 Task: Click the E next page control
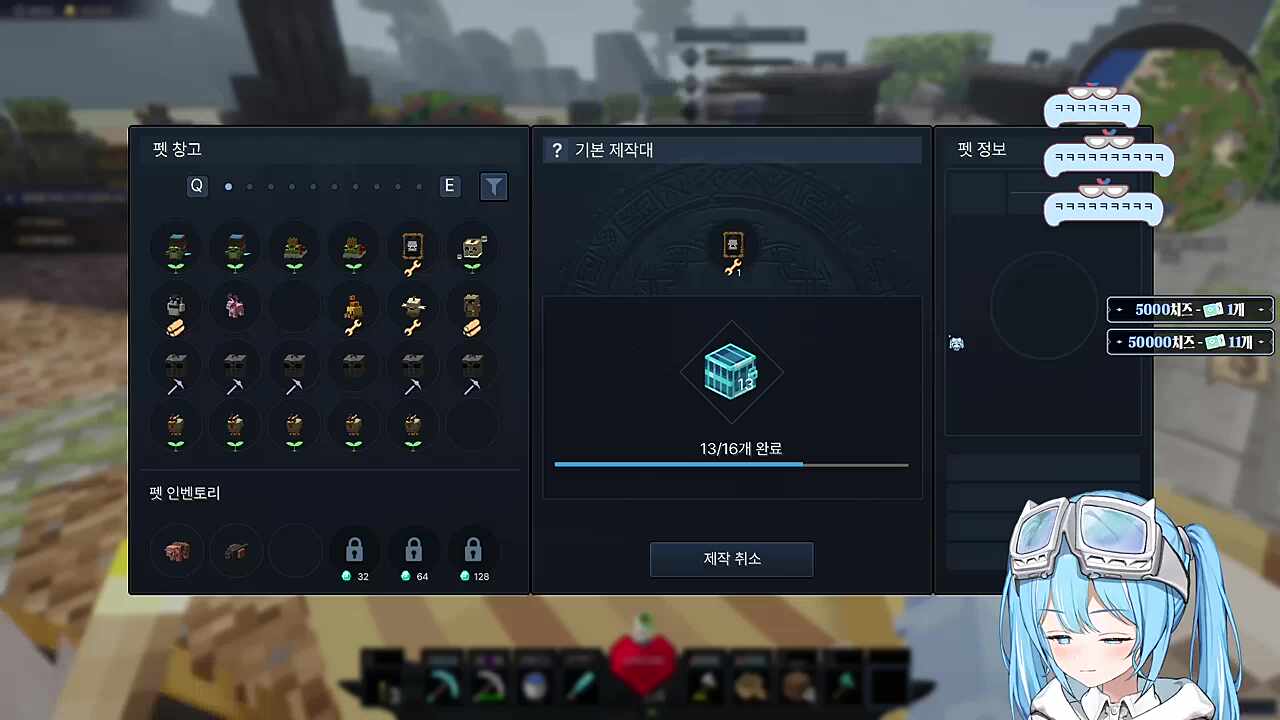[x=449, y=186]
